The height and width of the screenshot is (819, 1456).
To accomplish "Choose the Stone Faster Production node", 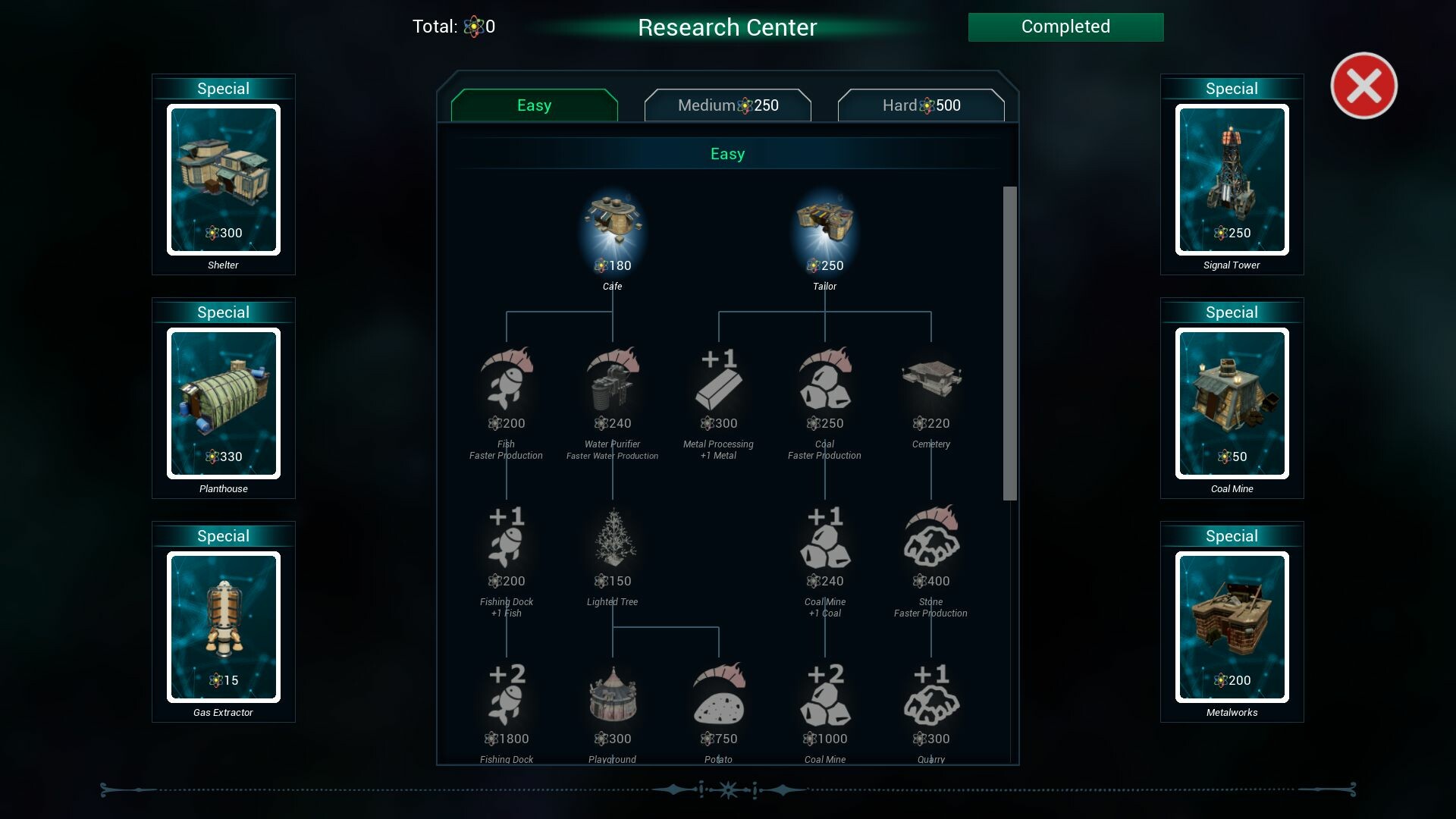I will pyautogui.click(x=931, y=538).
